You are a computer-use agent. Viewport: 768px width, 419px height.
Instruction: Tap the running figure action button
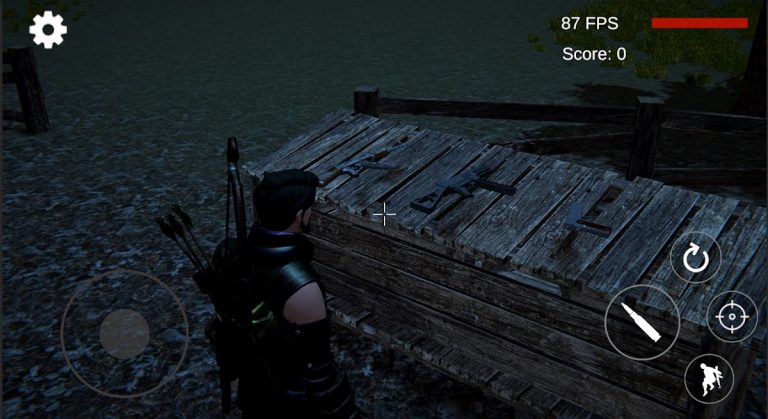[709, 379]
